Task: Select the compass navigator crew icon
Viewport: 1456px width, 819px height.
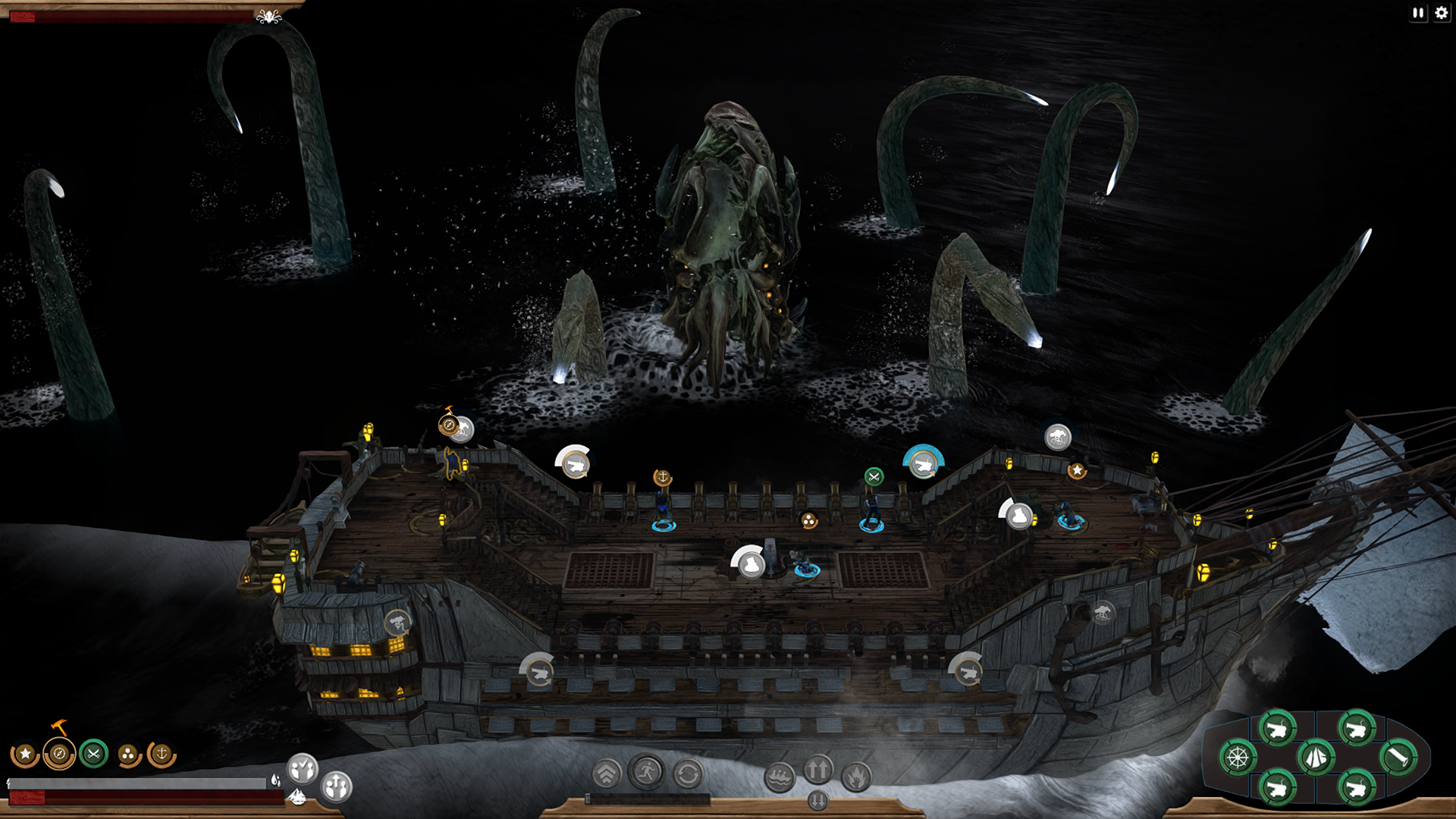Action: 59,755
